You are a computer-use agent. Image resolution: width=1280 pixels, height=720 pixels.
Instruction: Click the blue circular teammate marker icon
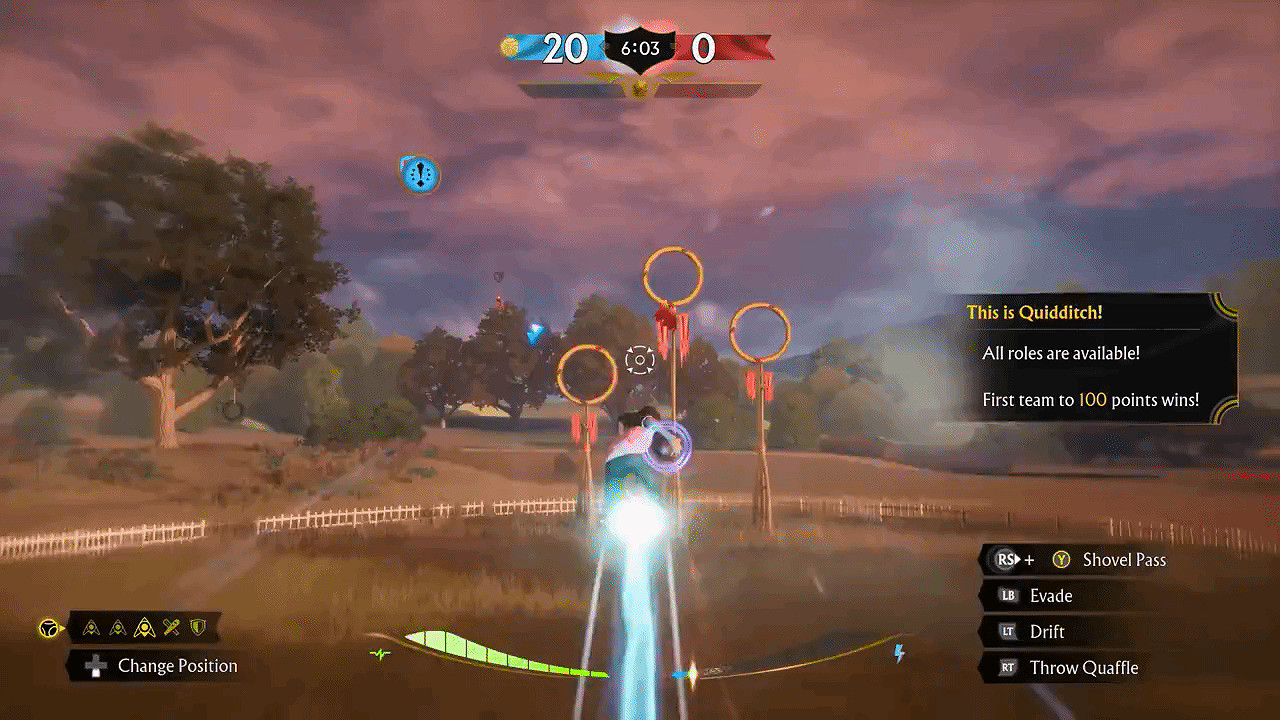click(421, 174)
